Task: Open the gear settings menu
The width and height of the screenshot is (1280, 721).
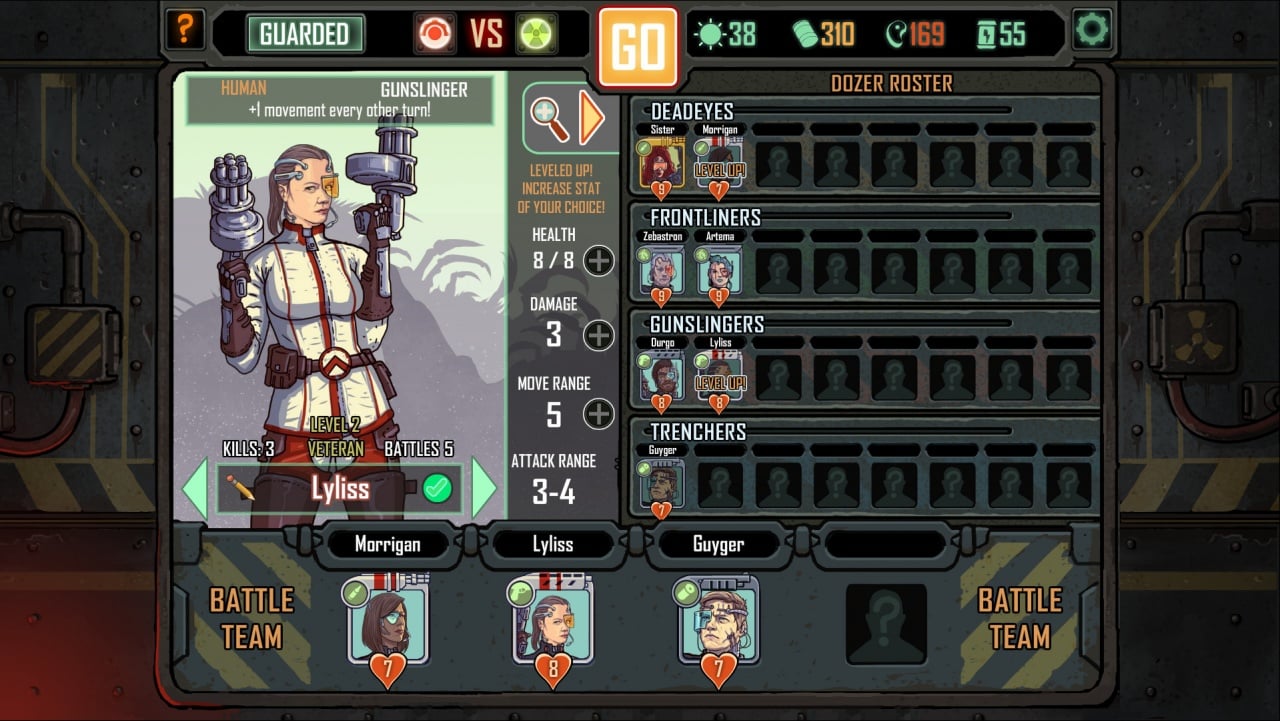Action: (1092, 30)
